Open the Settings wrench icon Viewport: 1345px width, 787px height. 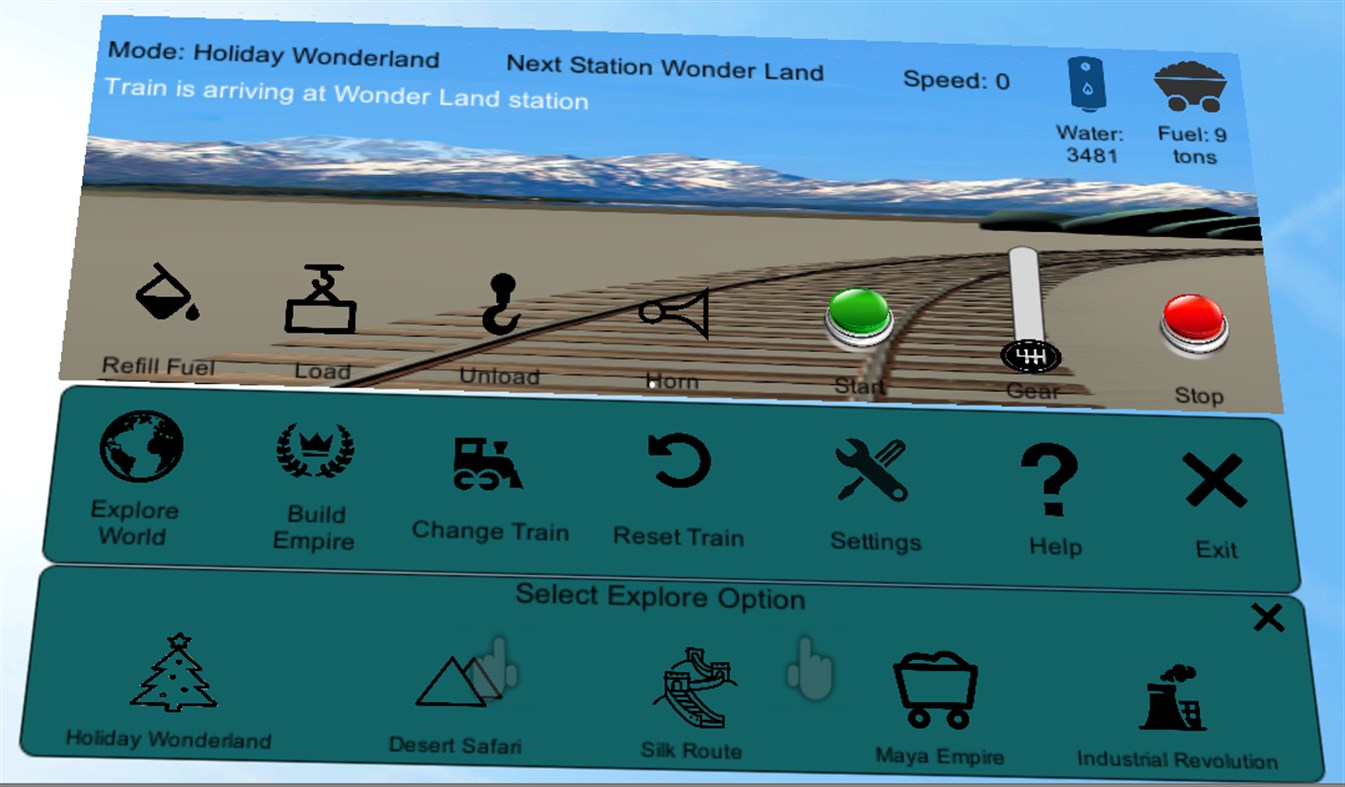pos(872,470)
